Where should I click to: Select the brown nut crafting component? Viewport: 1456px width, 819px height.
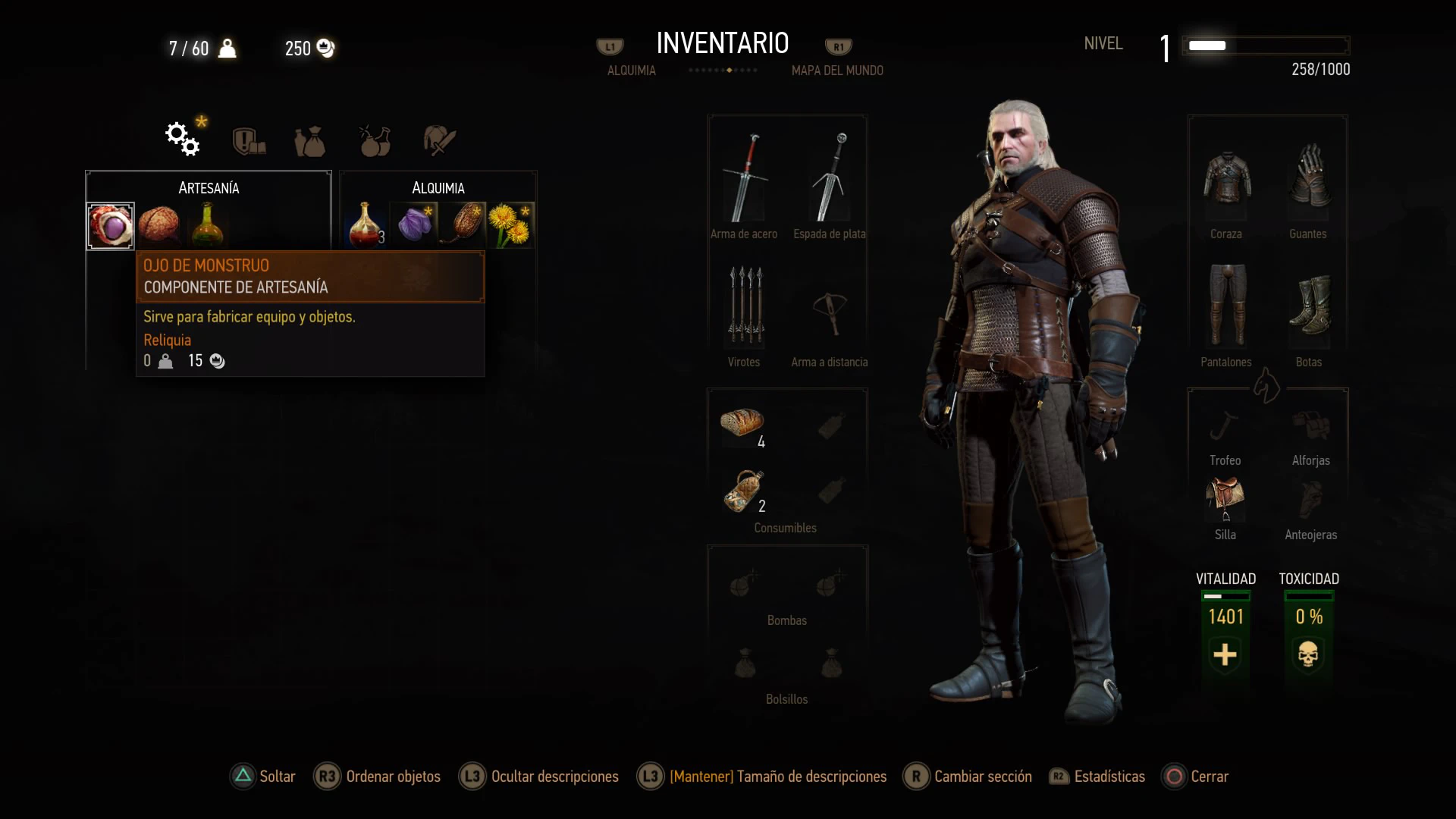point(159,225)
